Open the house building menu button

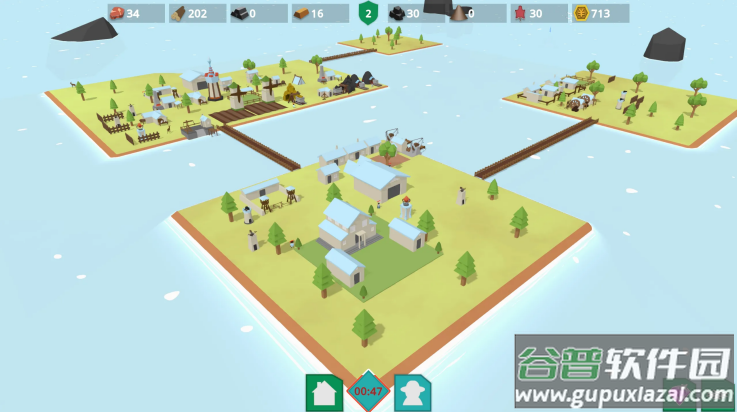324,391
